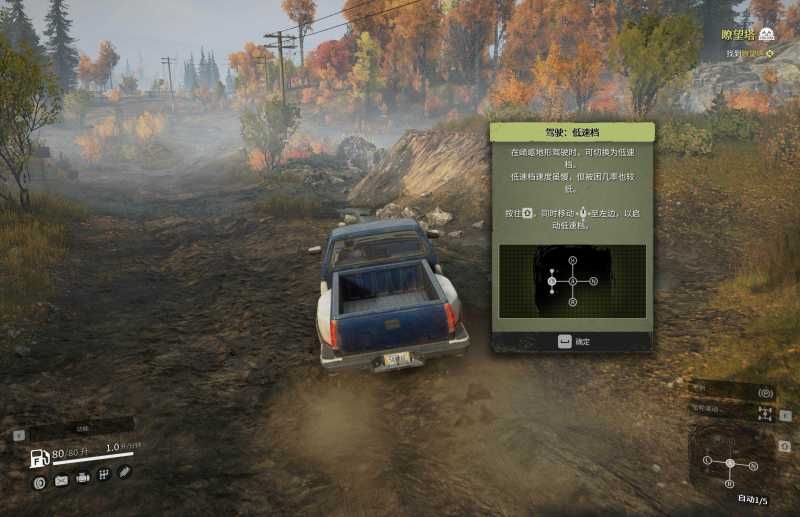Select the wrench repair icon
The height and width of the screenshot is (517, 800).
(x=125, y=471)
